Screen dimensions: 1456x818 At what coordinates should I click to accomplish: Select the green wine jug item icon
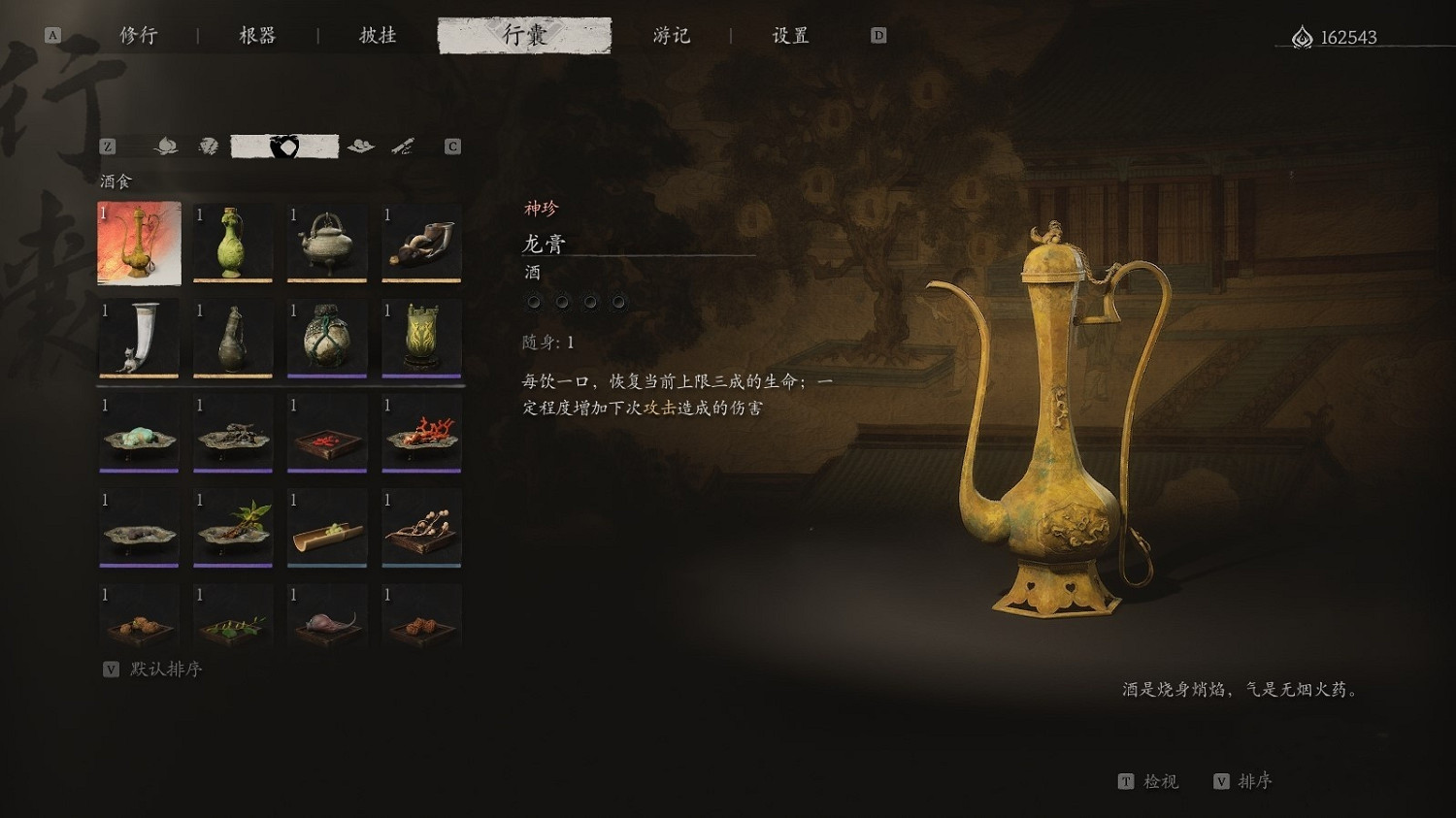233,243
